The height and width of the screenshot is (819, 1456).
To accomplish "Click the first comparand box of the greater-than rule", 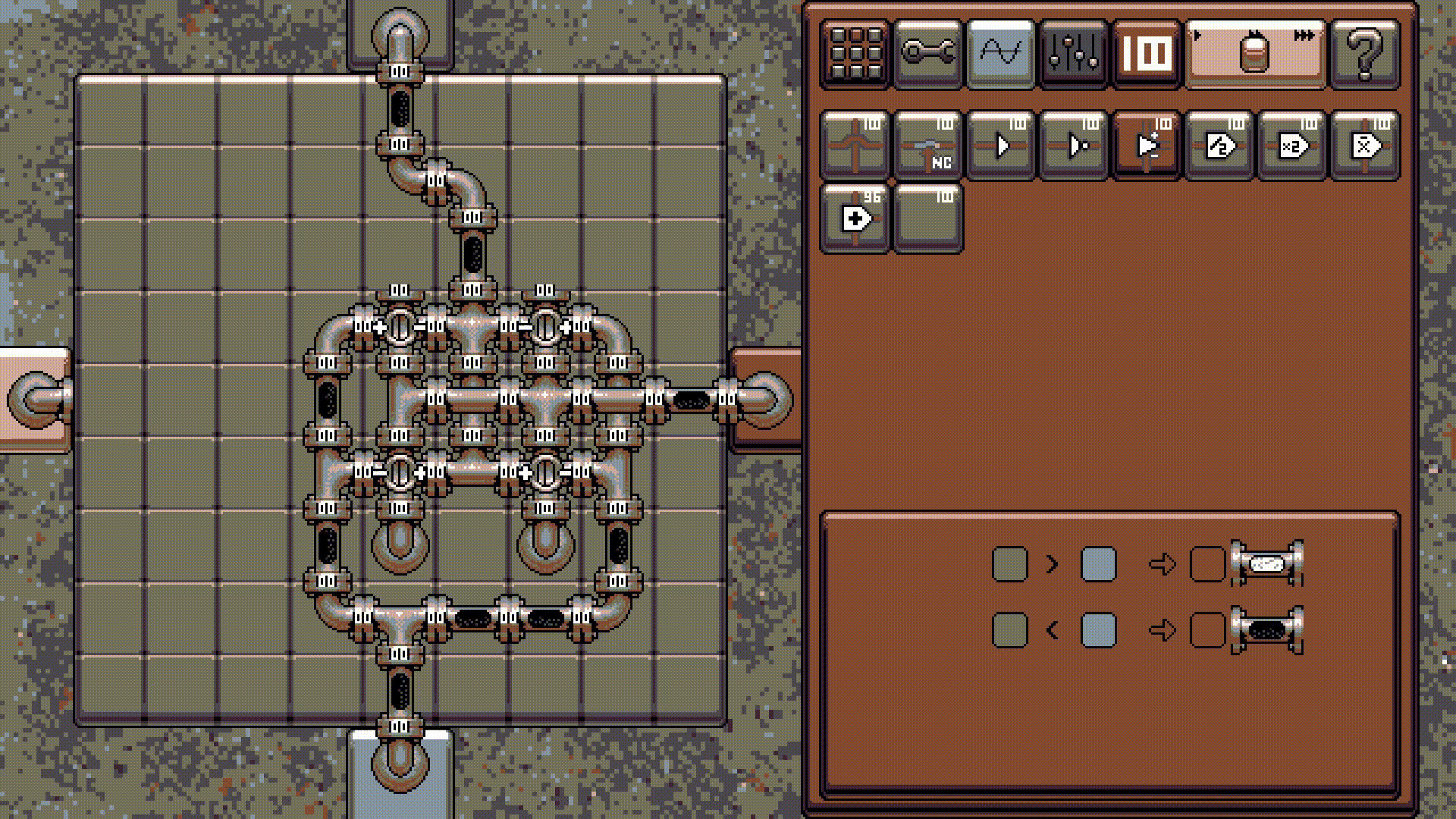I will [x=1009, y=563].
